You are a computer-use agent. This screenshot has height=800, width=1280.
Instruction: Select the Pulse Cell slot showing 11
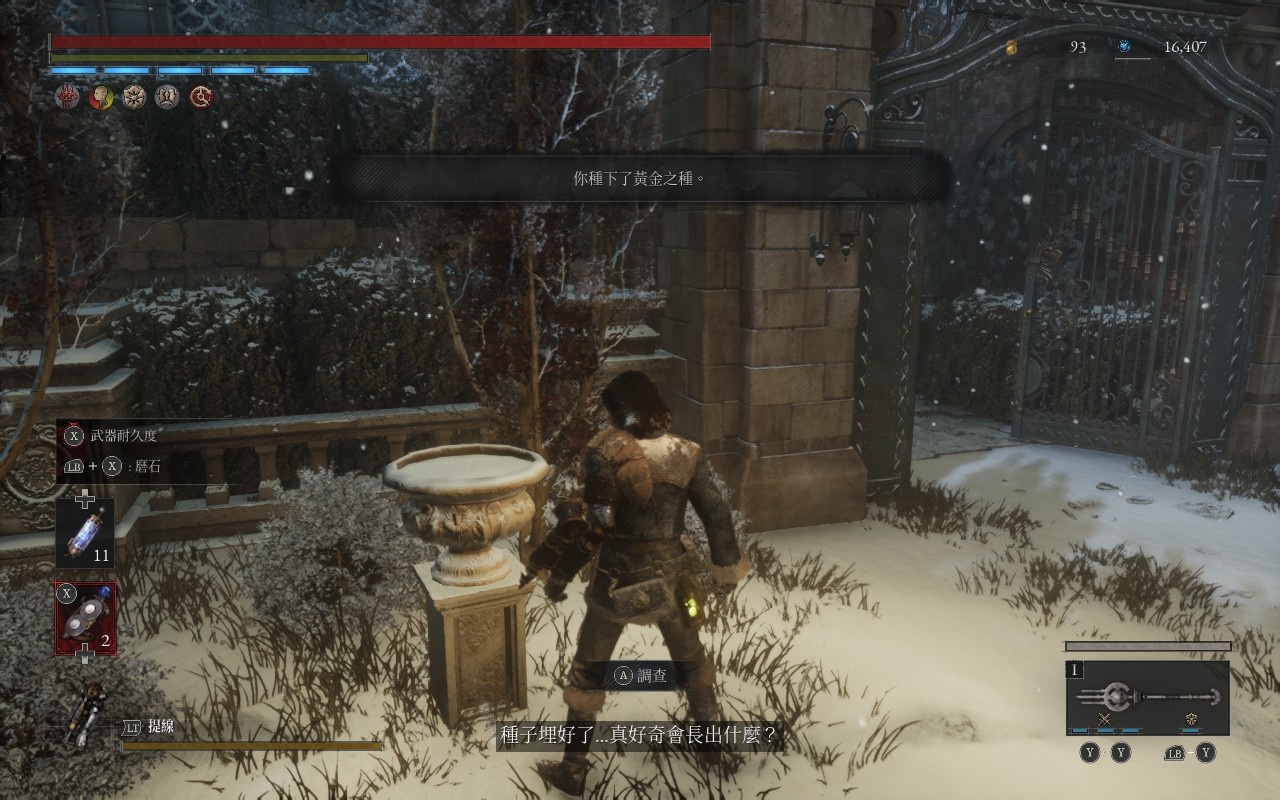85,533
